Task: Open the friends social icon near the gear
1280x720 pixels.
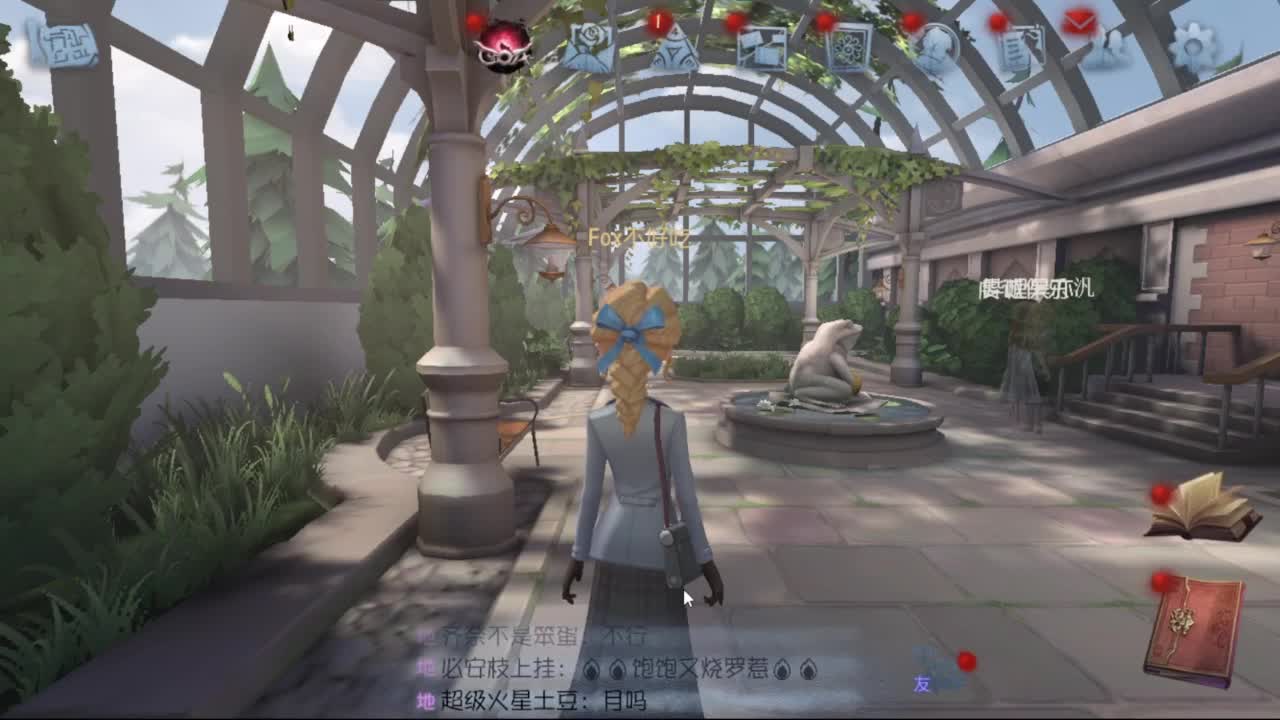Action: [x=1113, y=48]
